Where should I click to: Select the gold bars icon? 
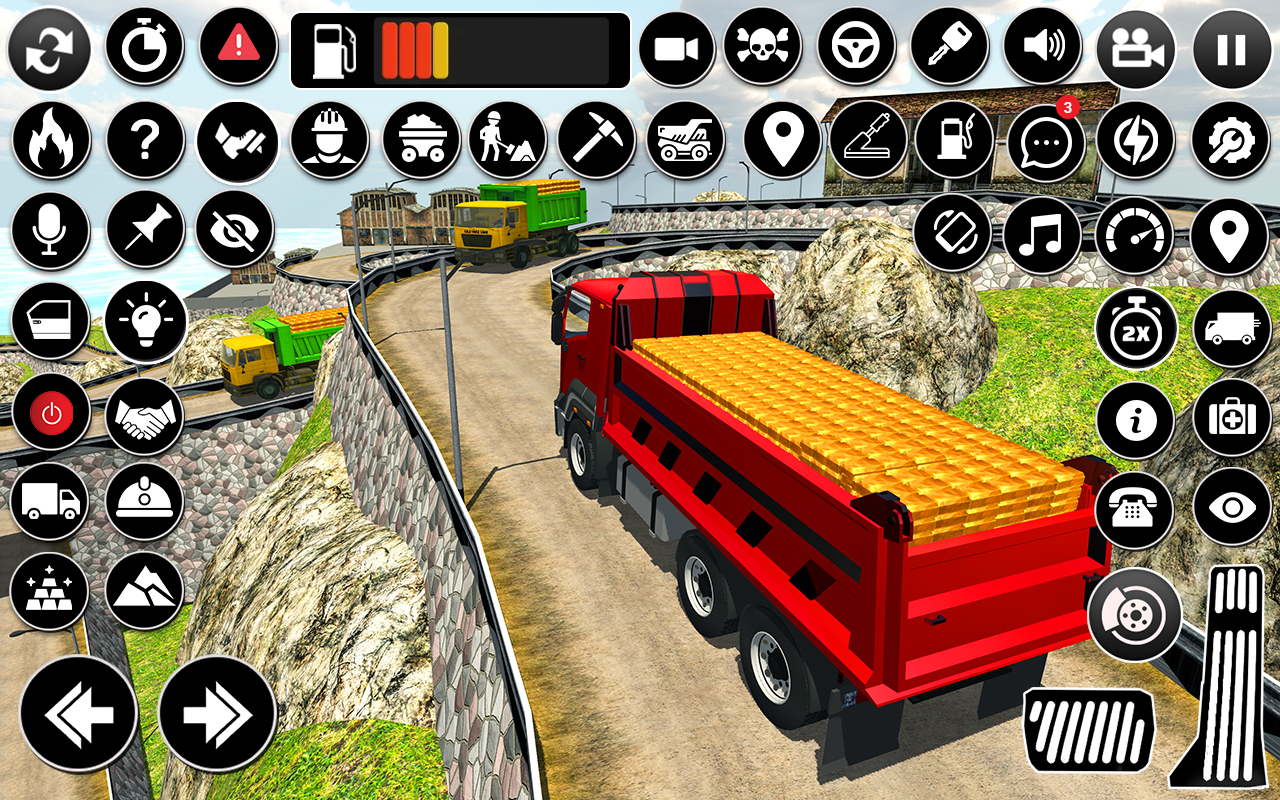50,591
